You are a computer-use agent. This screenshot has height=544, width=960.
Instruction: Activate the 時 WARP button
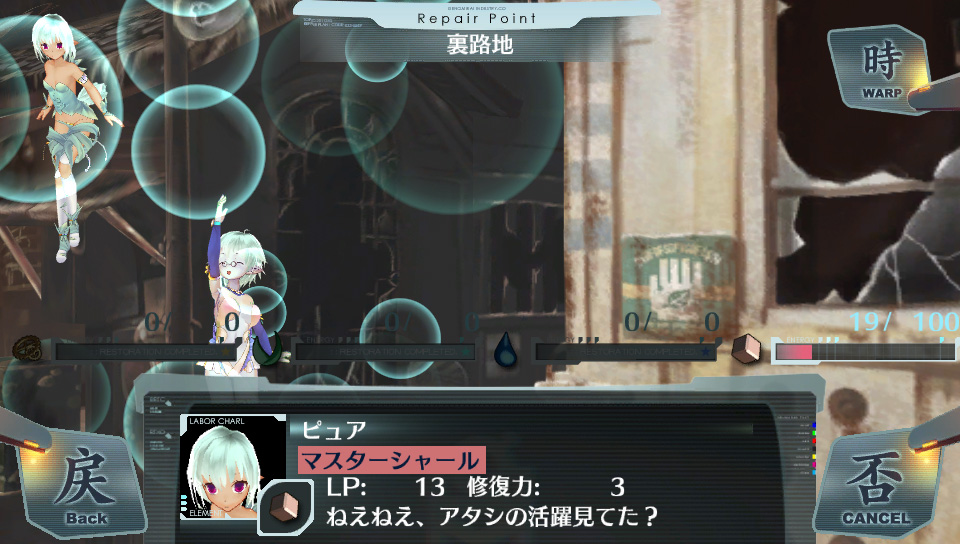882,70
